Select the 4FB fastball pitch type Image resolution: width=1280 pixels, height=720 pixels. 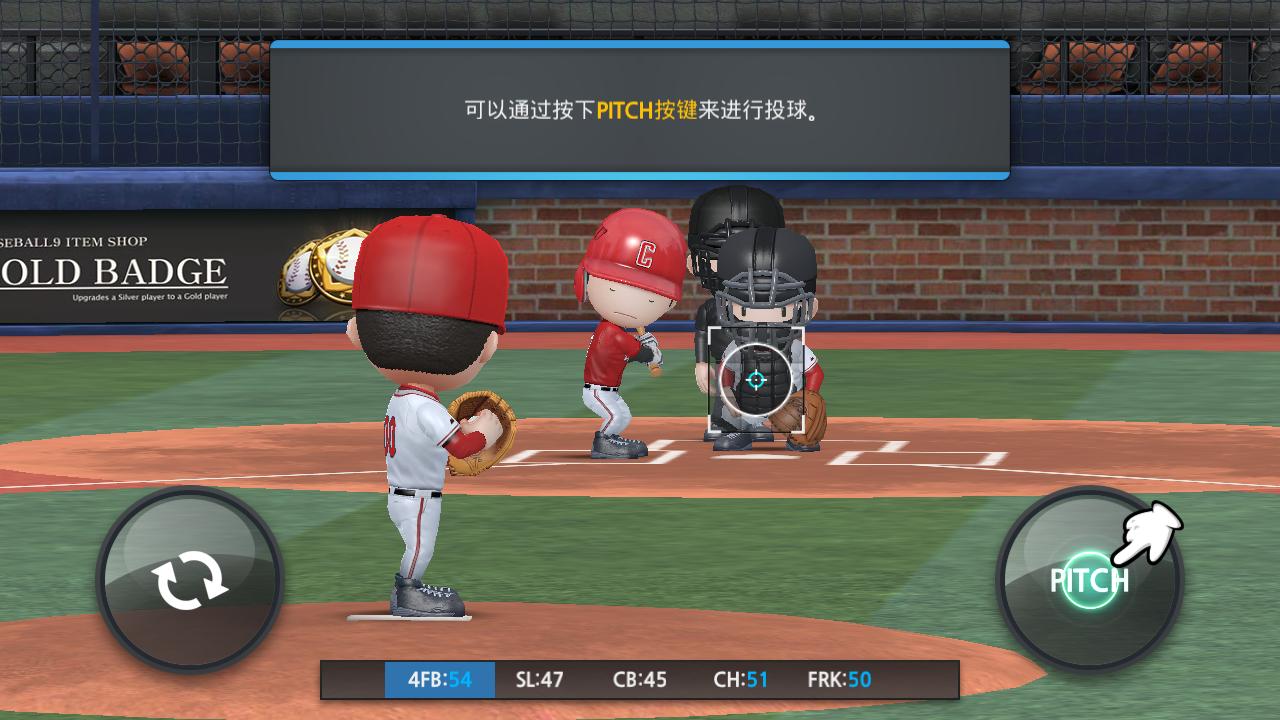pyautogui.click(x=440, y=680)
